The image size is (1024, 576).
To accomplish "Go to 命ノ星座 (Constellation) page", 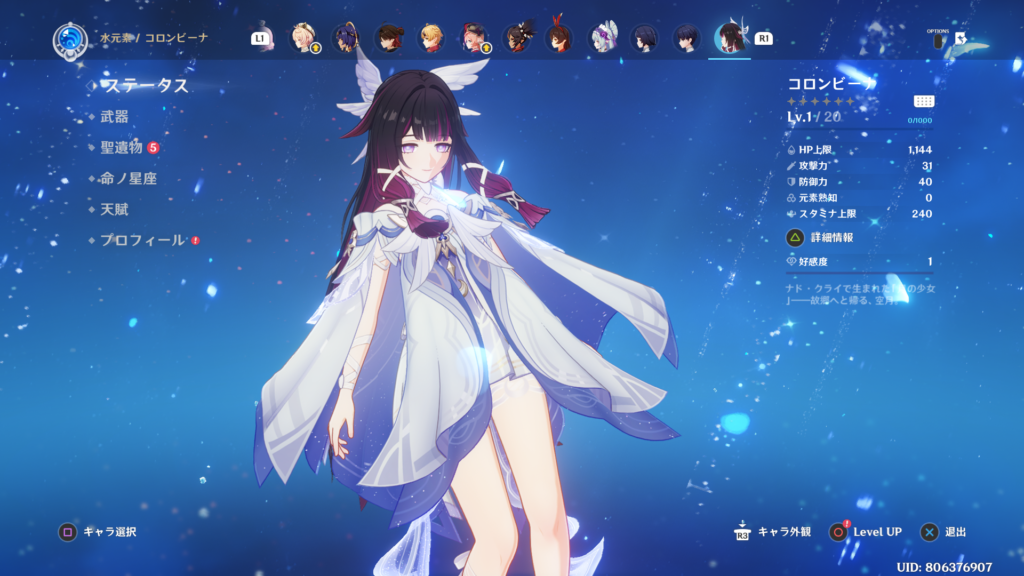I will pos(128,179).
